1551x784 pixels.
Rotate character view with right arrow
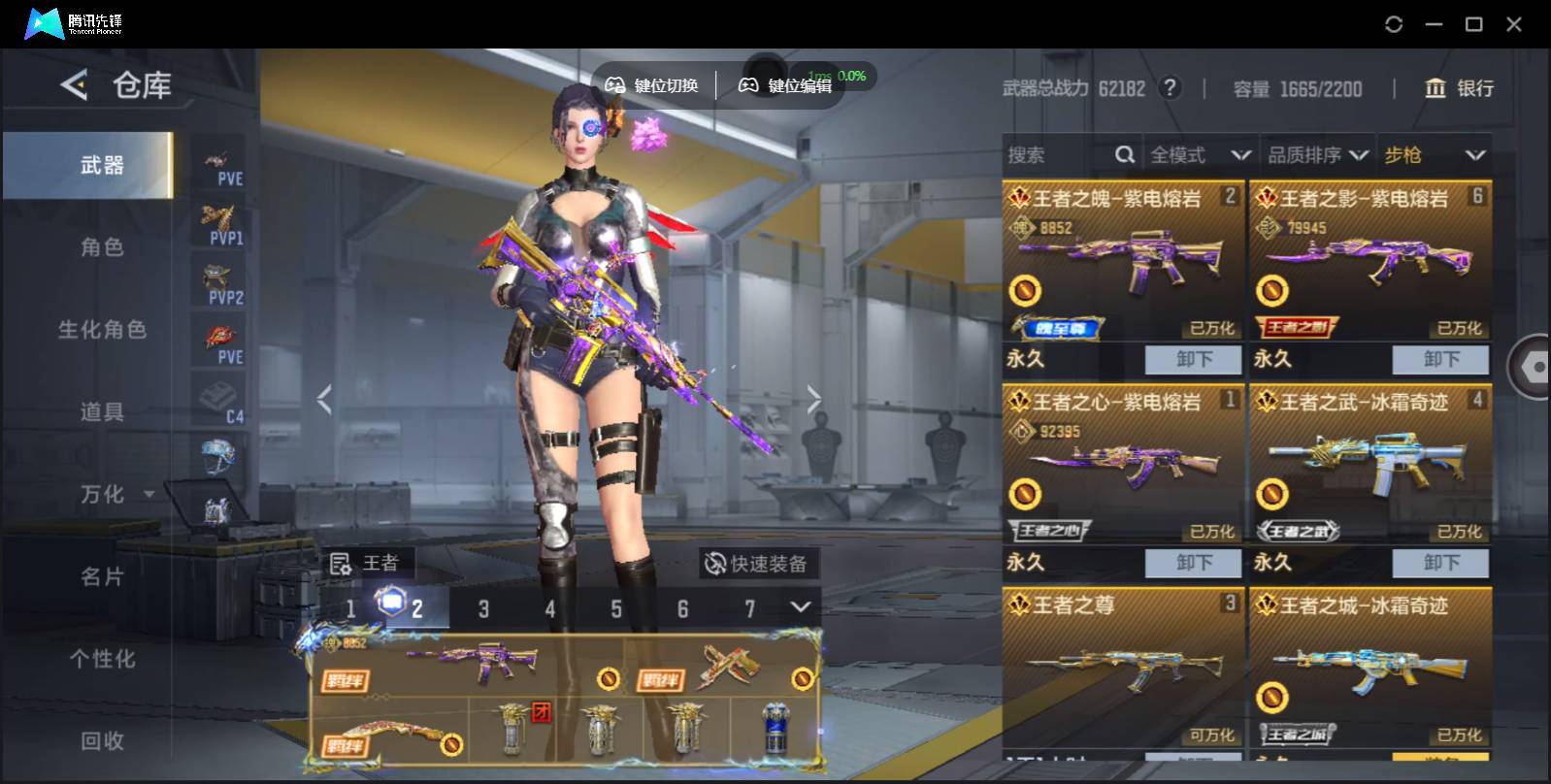click(x=813, y=399)
